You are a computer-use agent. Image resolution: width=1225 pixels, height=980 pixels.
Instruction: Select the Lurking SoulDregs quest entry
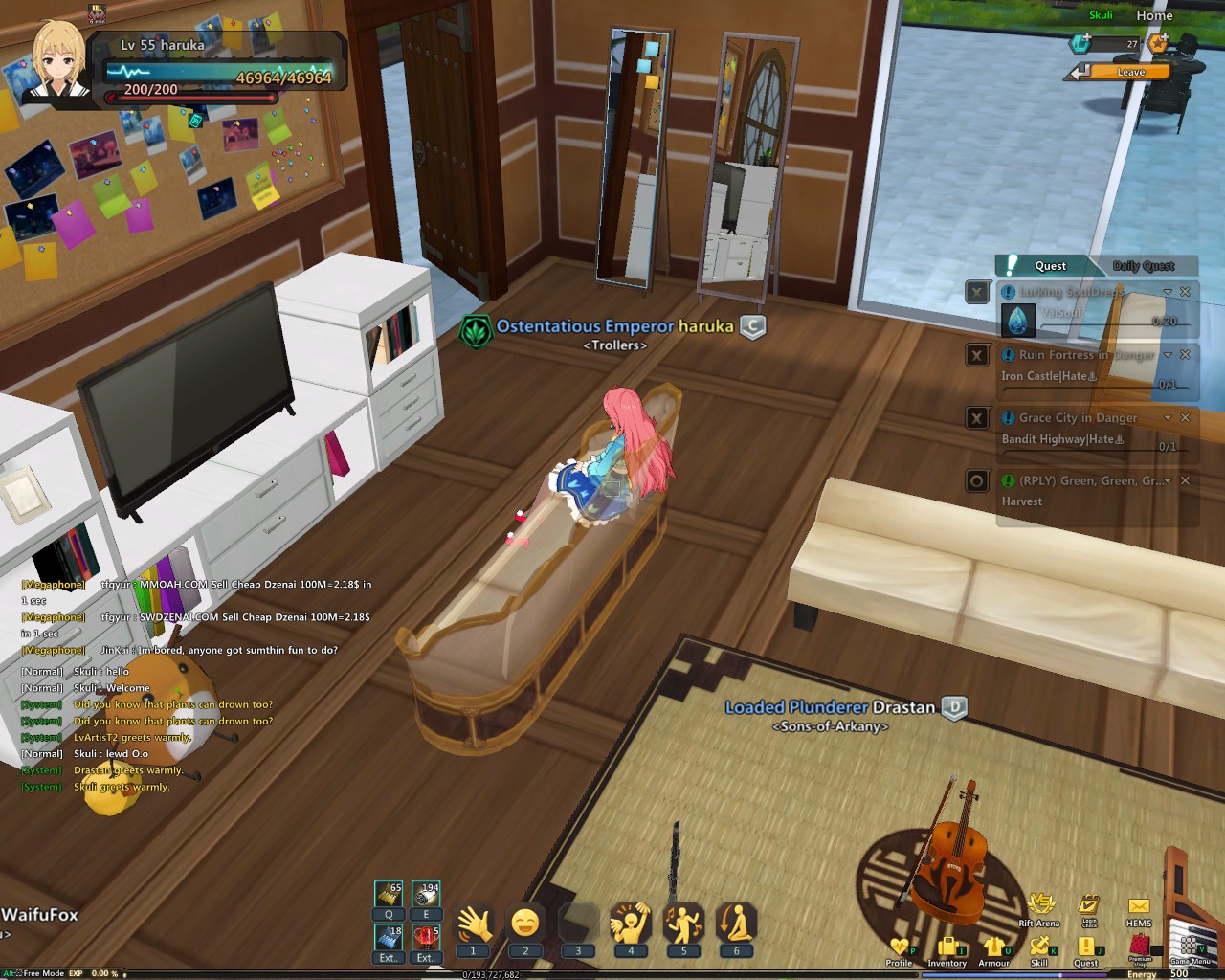(x=1070, y=292)
